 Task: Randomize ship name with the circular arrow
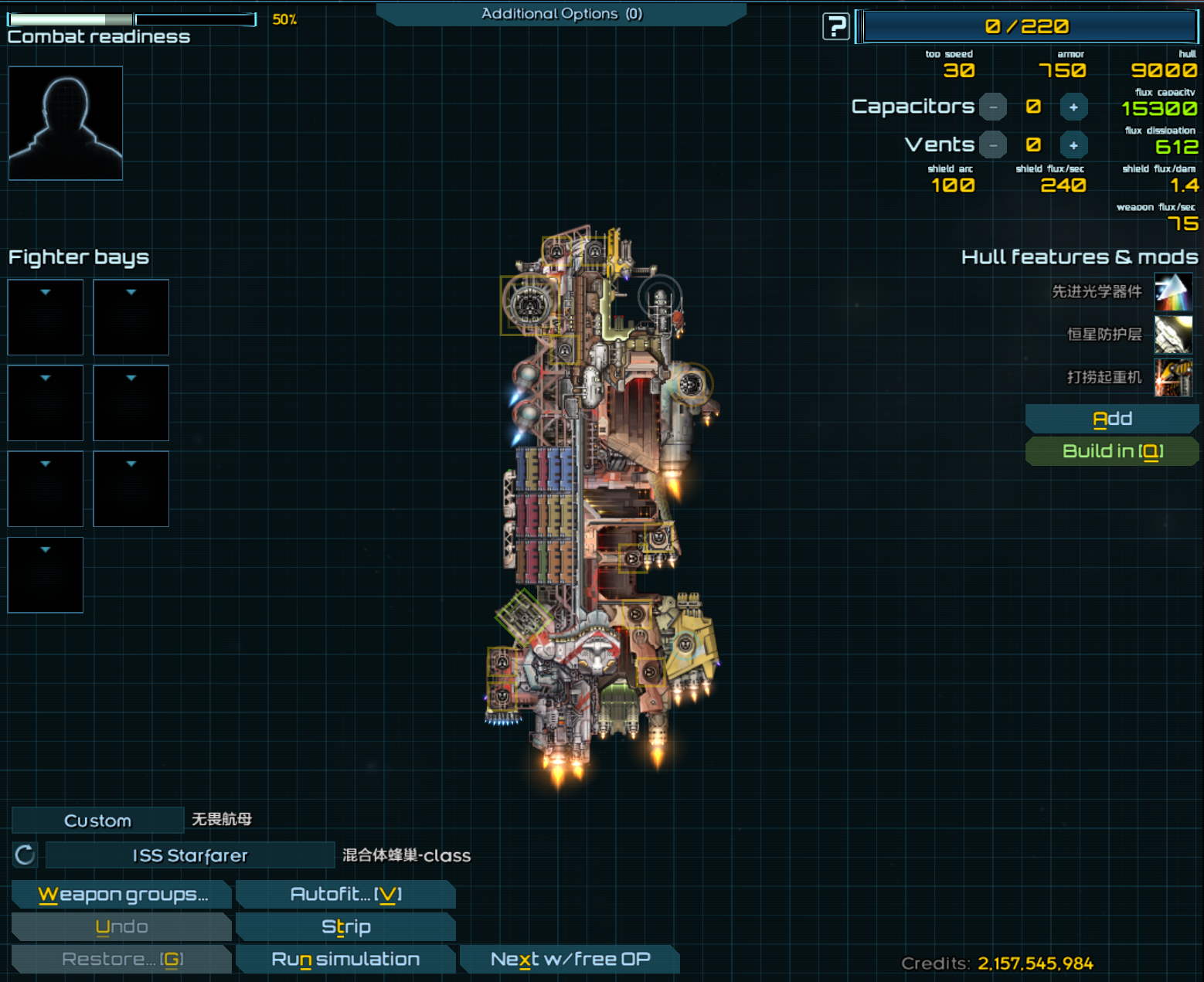click(x=25, y=855)
